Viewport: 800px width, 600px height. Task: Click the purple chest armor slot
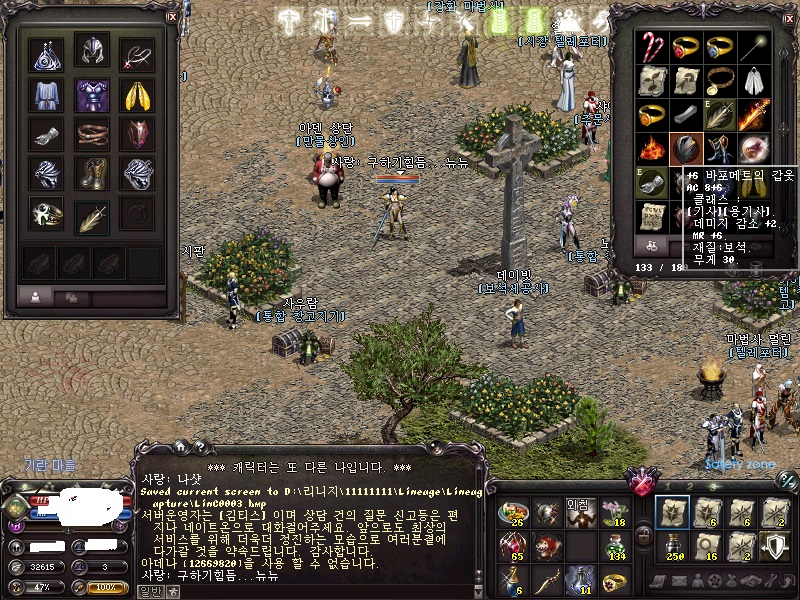[x=92, y=95]
